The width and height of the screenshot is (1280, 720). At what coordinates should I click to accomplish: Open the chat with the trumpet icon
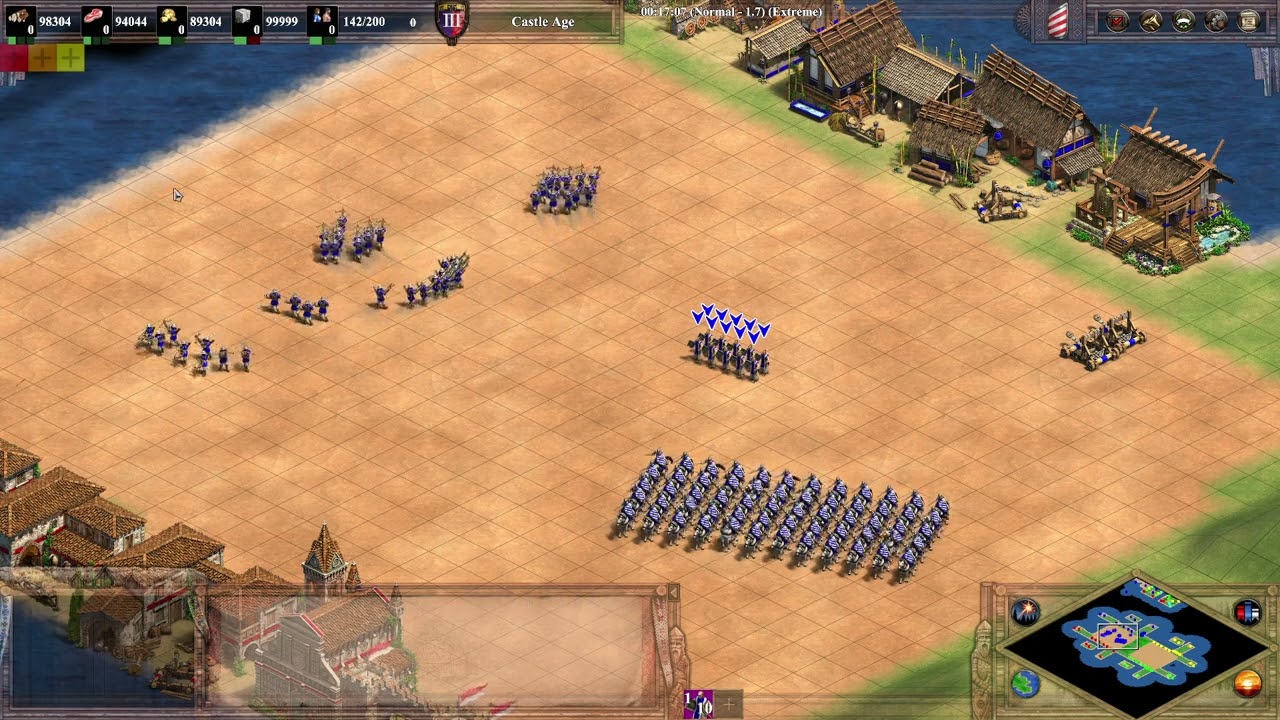1149,20
